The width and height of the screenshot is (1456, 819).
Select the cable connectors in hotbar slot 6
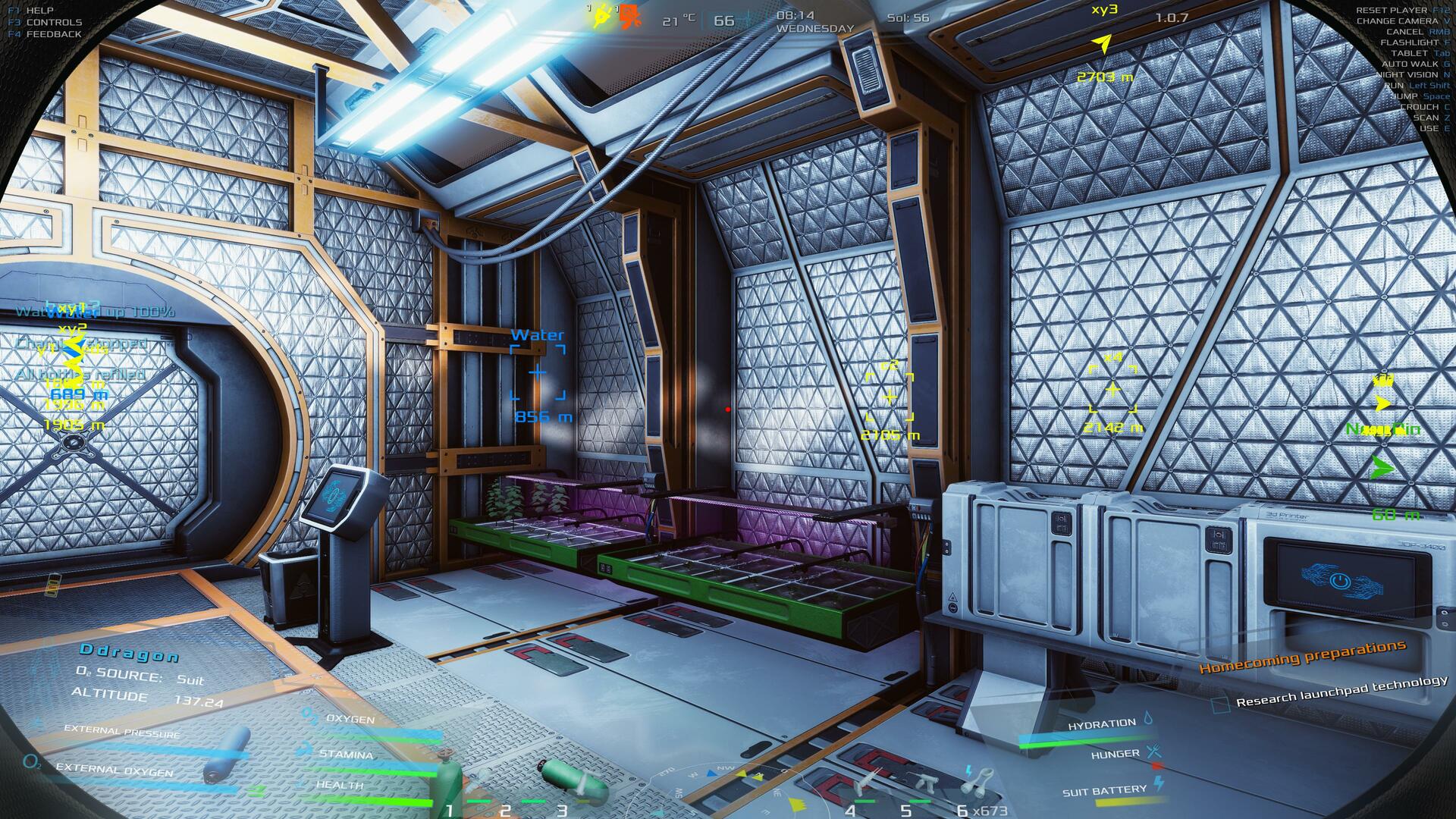[x=980, y=778]
